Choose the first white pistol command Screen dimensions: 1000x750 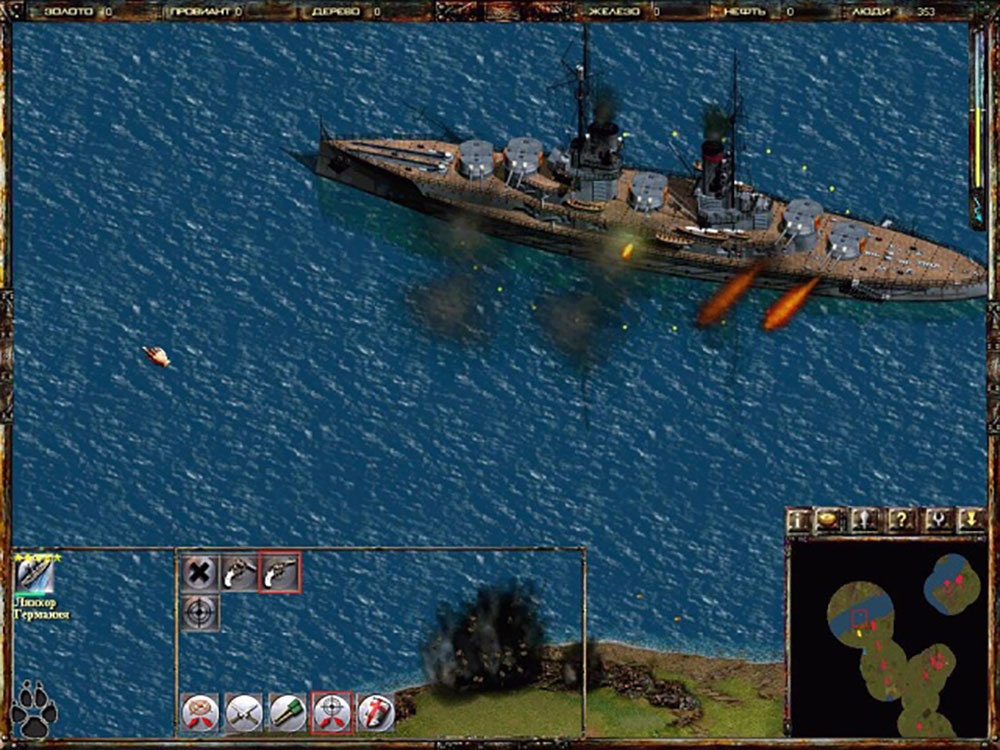tap(240, 572)
